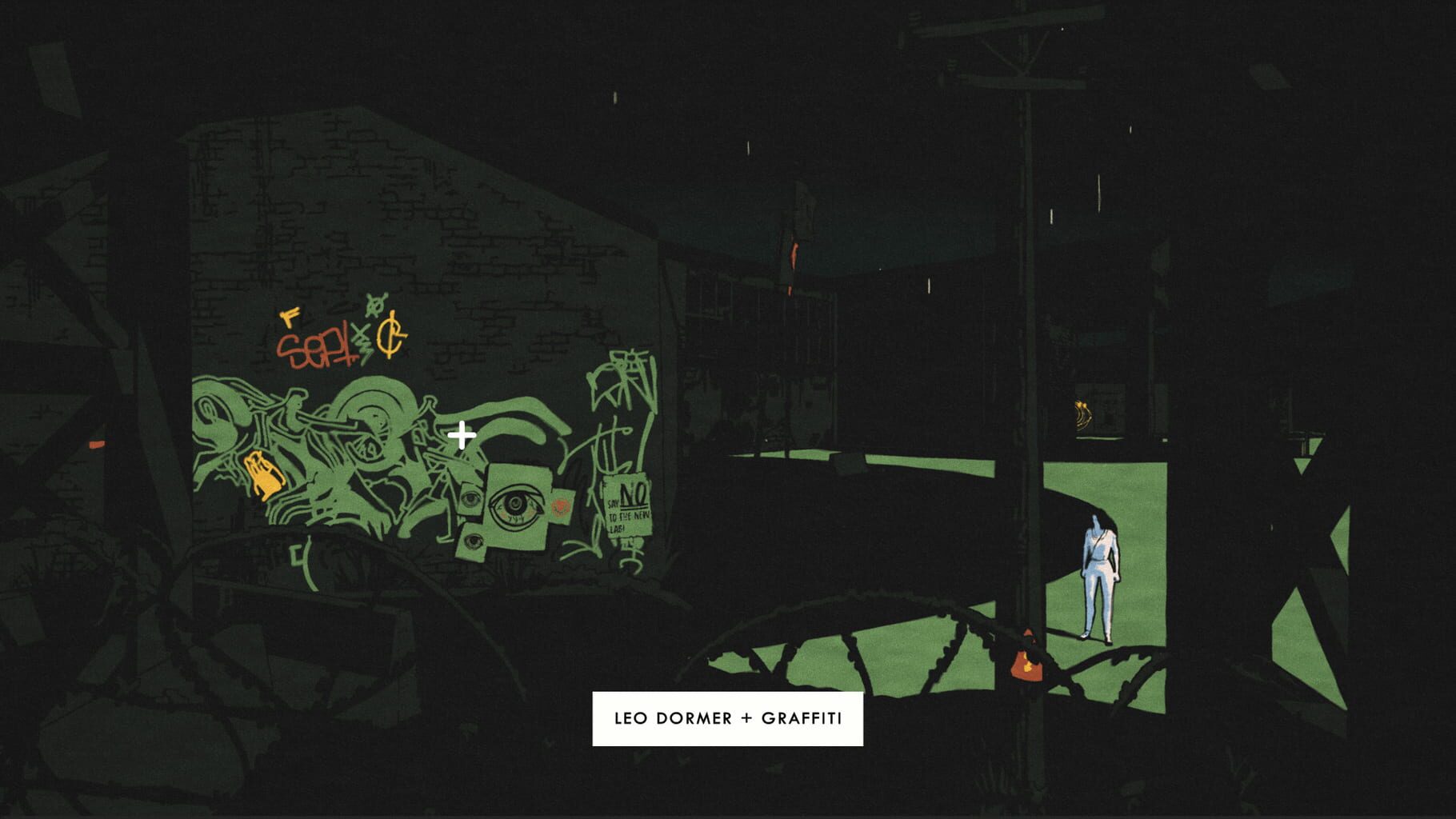This screenshot has height=819, width=1456.
Task: Select the smaller eye poster below the big eye
Action: point(473,539)
